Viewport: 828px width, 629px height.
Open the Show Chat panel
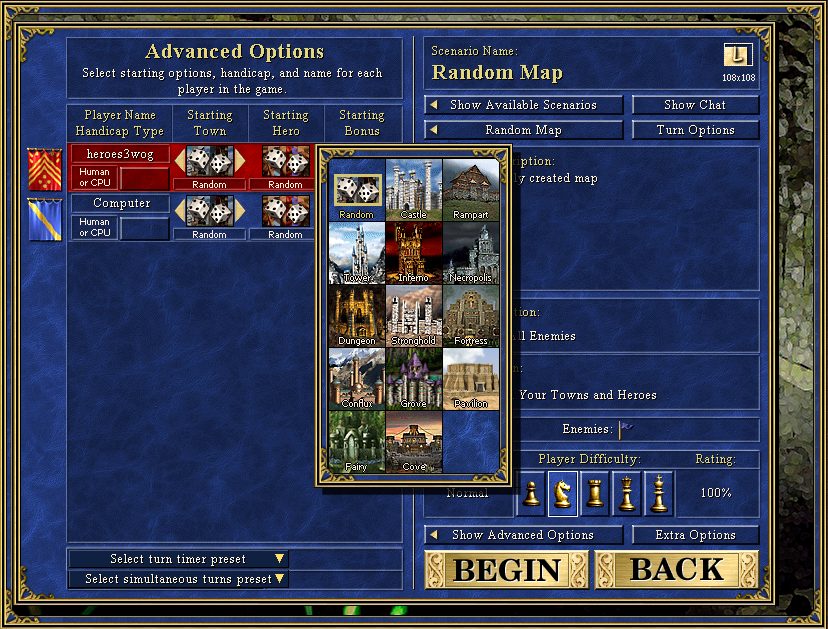click(x=695, y=105)
